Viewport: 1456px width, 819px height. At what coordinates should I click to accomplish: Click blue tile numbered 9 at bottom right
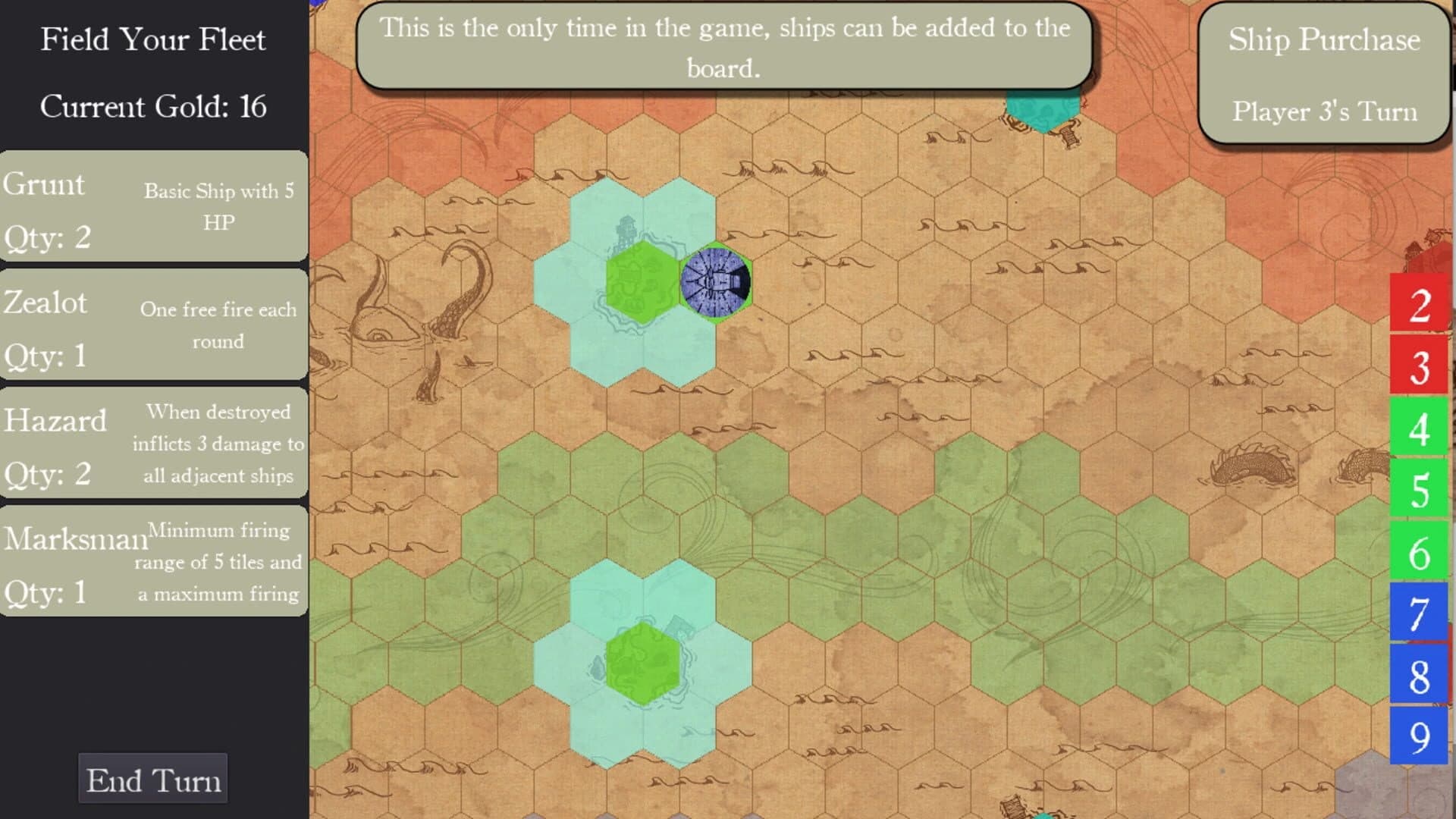click(x=1420, y=724)
